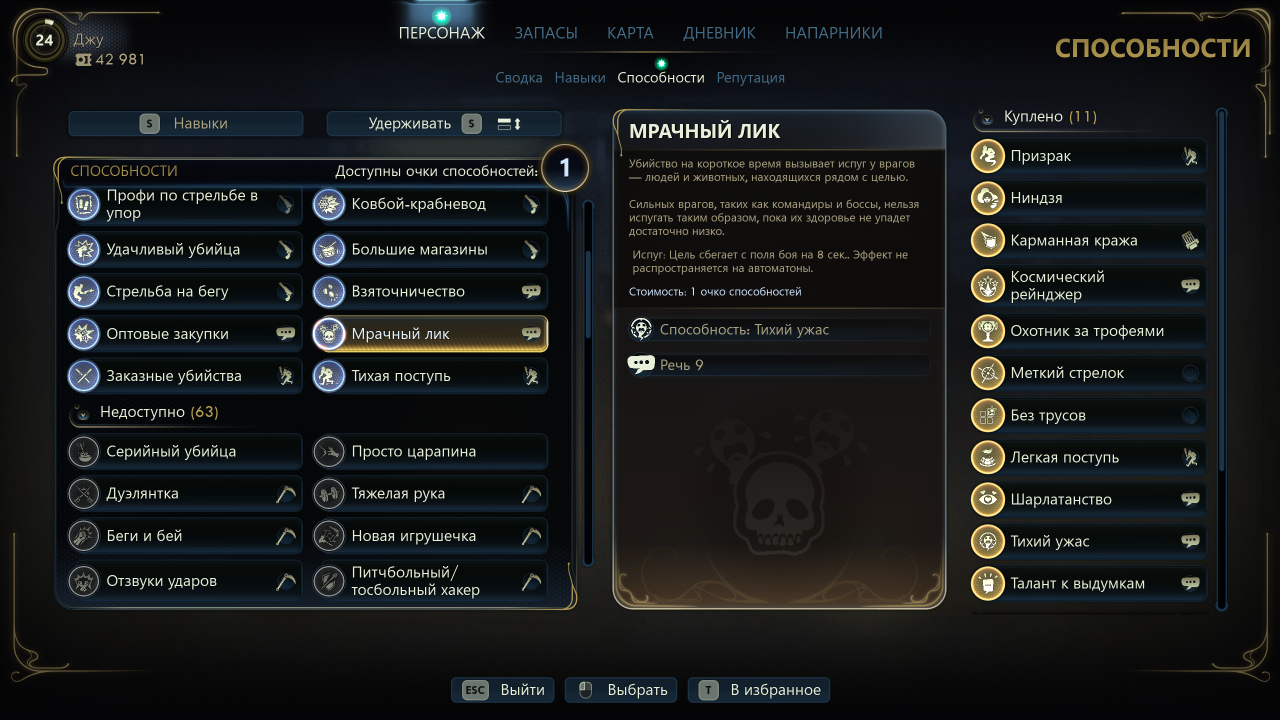This screenshot has width=1280, height=720.
Task: Click the Удерживать sort button
Action: coord(444,124)
